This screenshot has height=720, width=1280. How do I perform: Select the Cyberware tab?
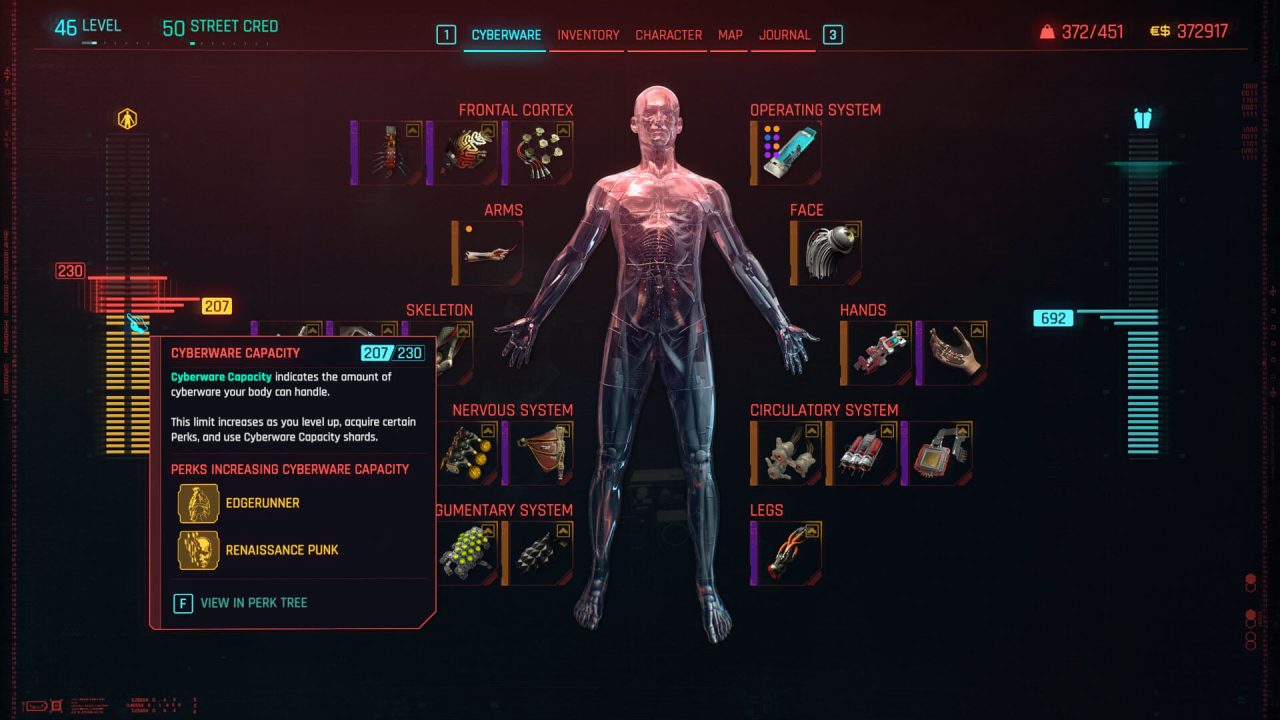tap(506, 35)
